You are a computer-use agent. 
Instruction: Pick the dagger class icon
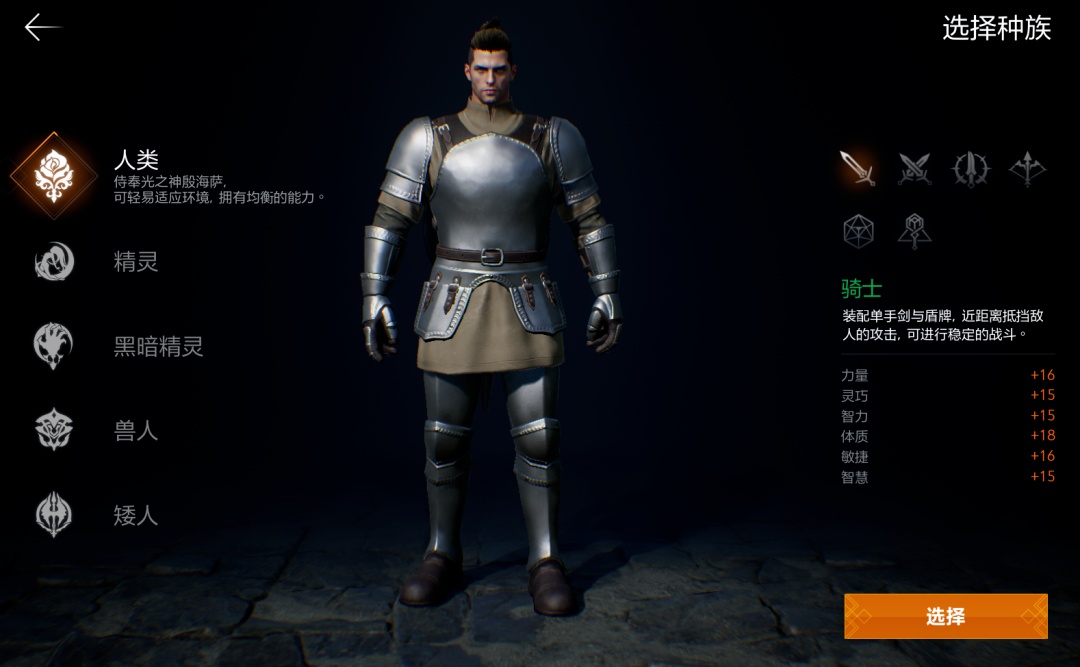click(x=970, y=169)
